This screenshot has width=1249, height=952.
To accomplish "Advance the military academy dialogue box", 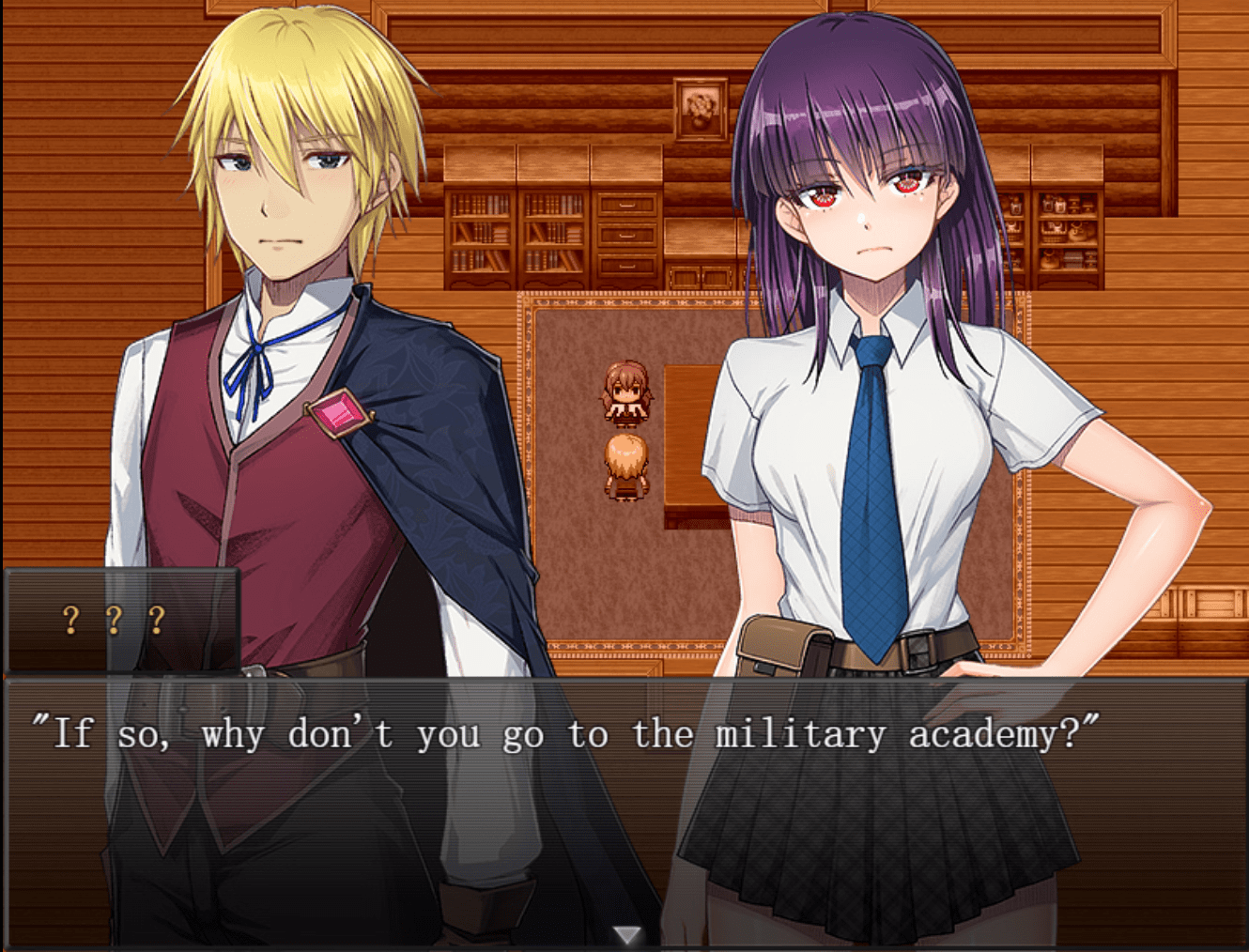I will [624, 807].
